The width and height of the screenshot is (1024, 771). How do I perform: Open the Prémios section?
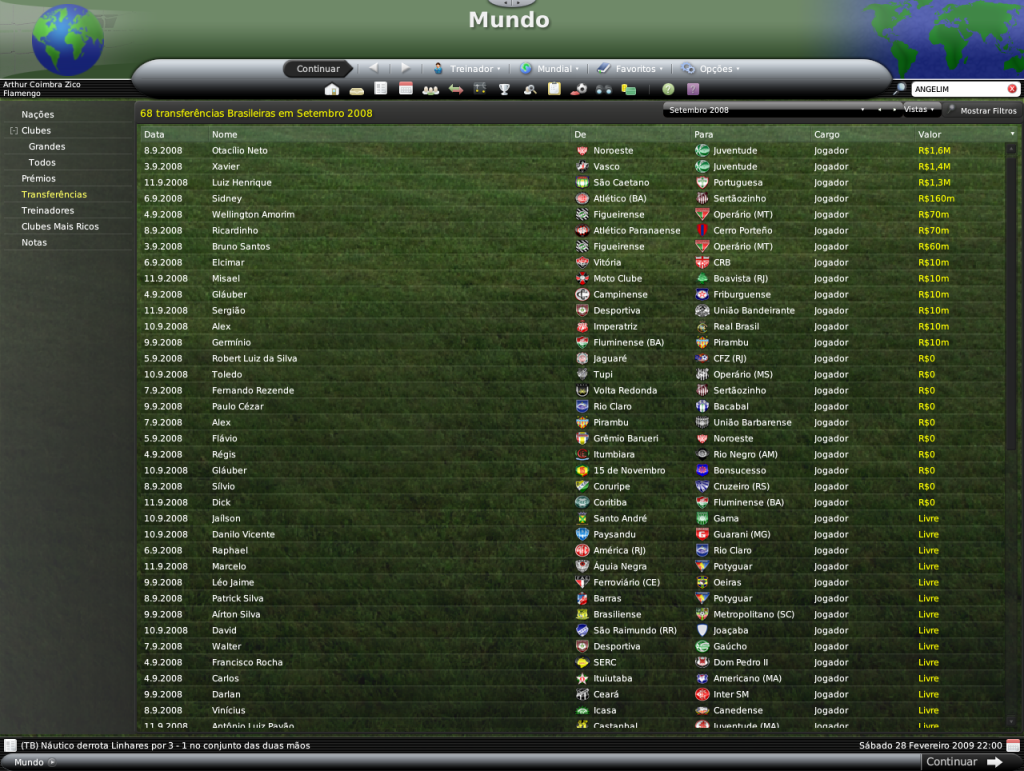[39, 179]
